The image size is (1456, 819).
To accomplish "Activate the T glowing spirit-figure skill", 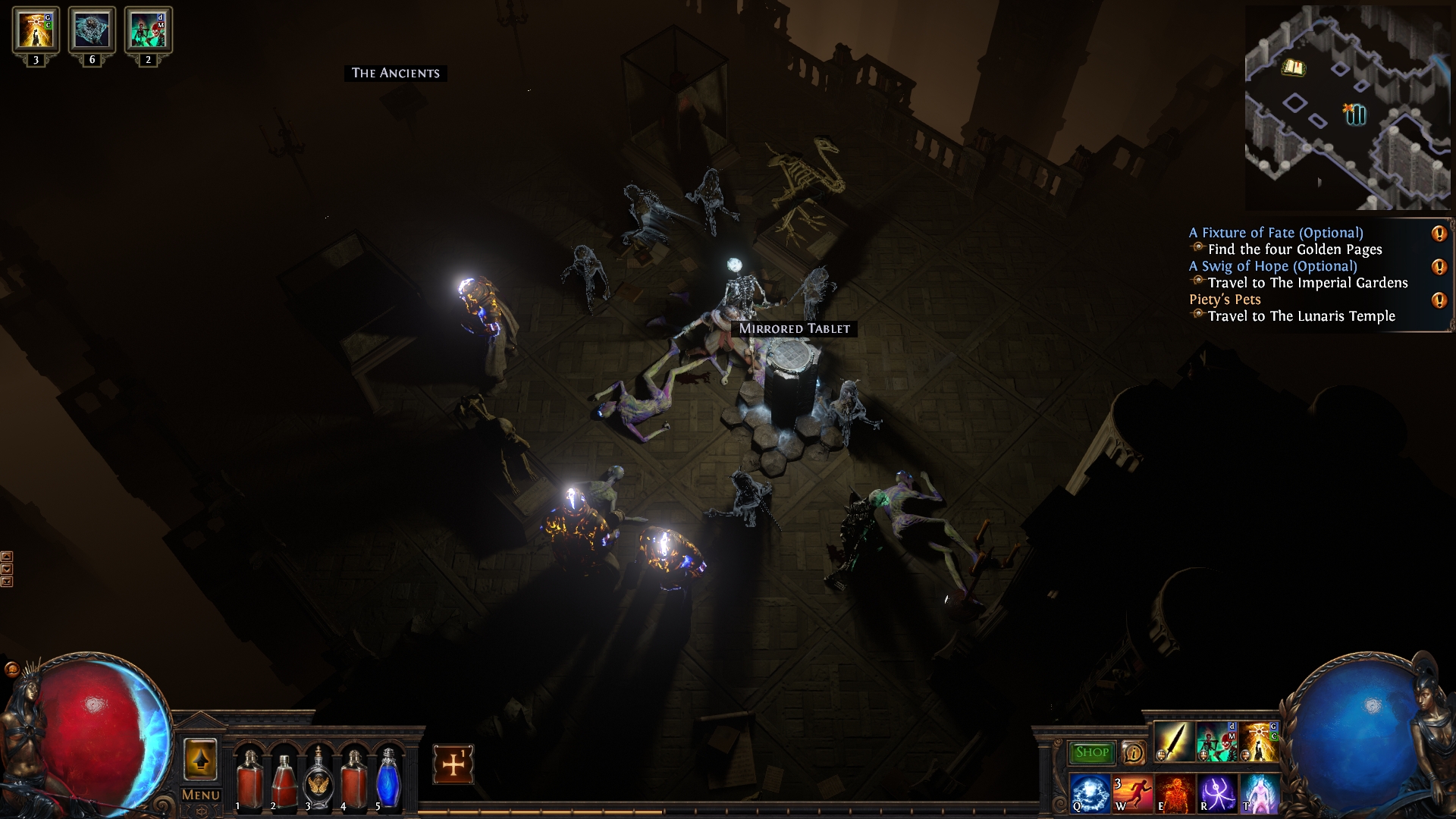I will coord(1259,793).
